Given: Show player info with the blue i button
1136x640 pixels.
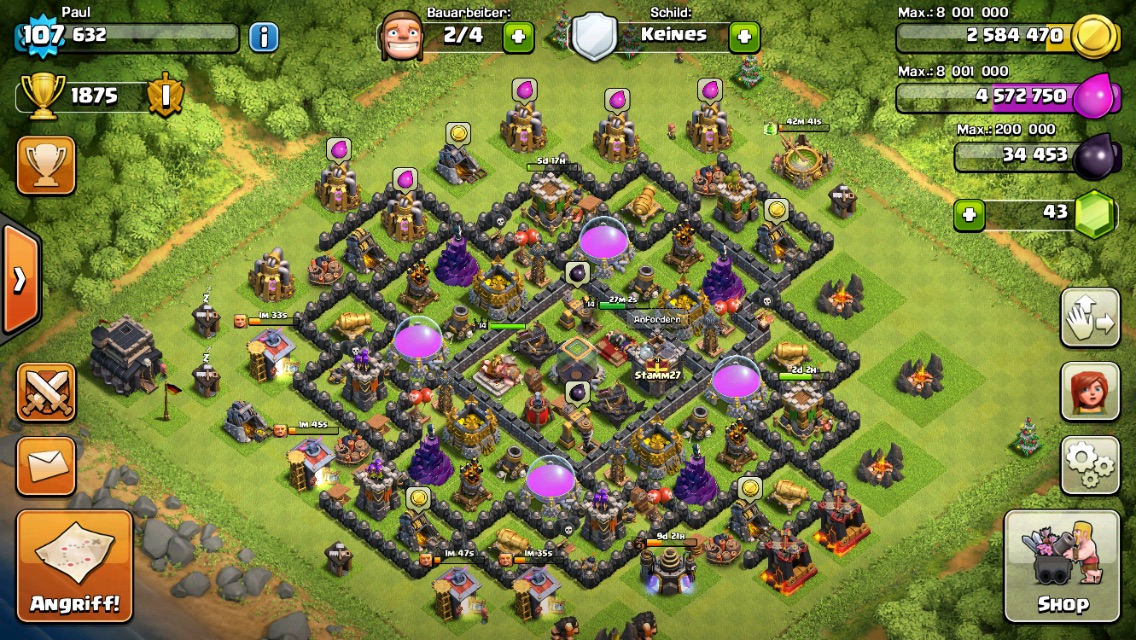Looking at the screenshot, I should point(263,38).
